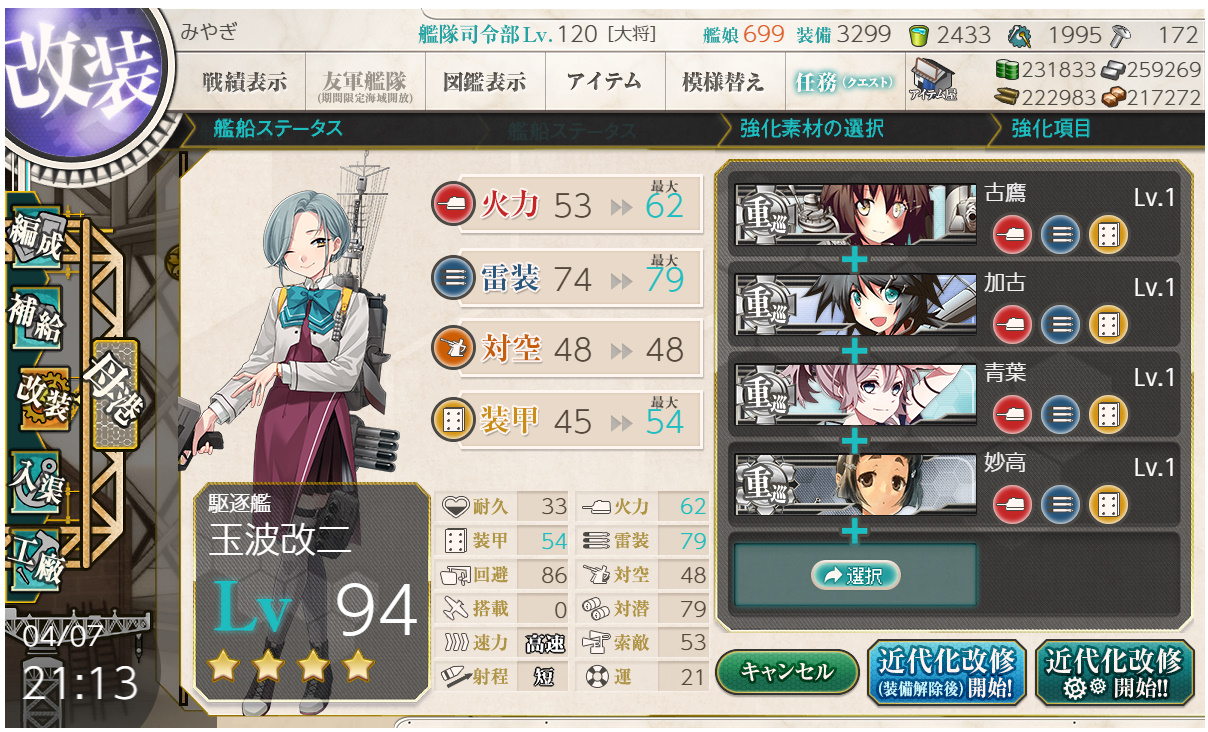
Task: Start modernization after removing equipment
Action: (946, 672)
